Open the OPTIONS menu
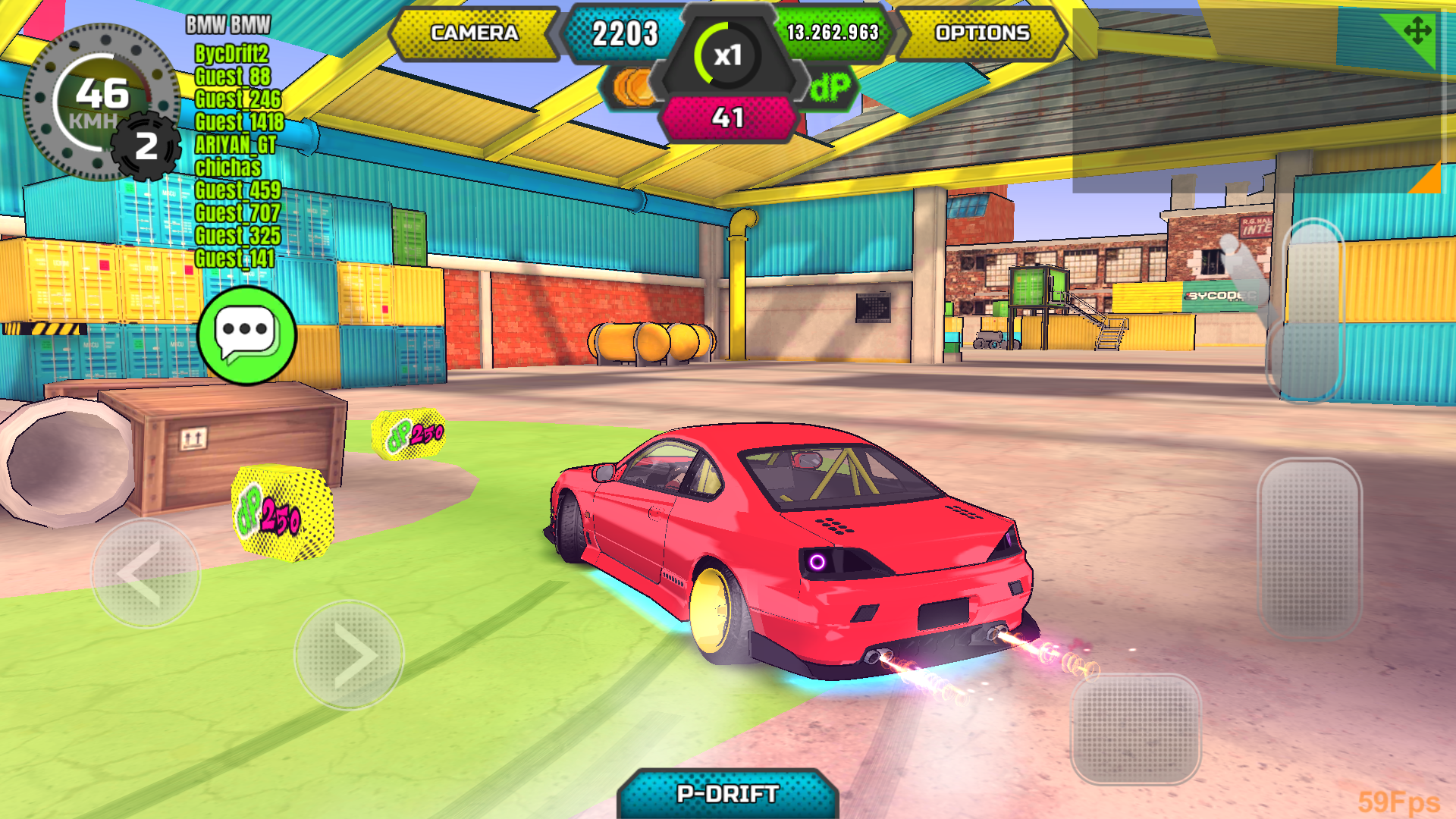The width and height of the screenshot is (1456, 819). click(982, 33)
